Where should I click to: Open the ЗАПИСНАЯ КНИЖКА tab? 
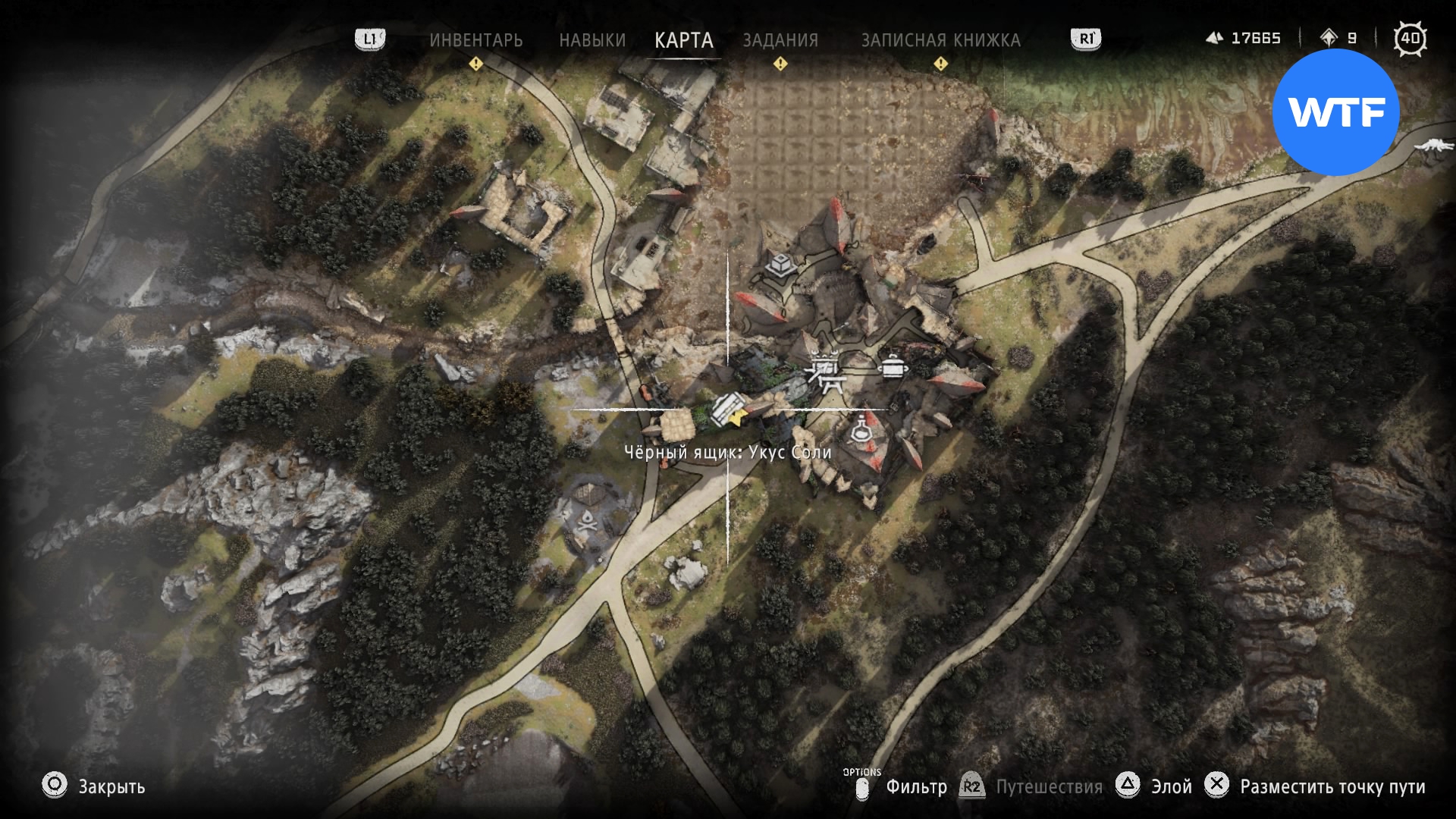coord(940,40)
